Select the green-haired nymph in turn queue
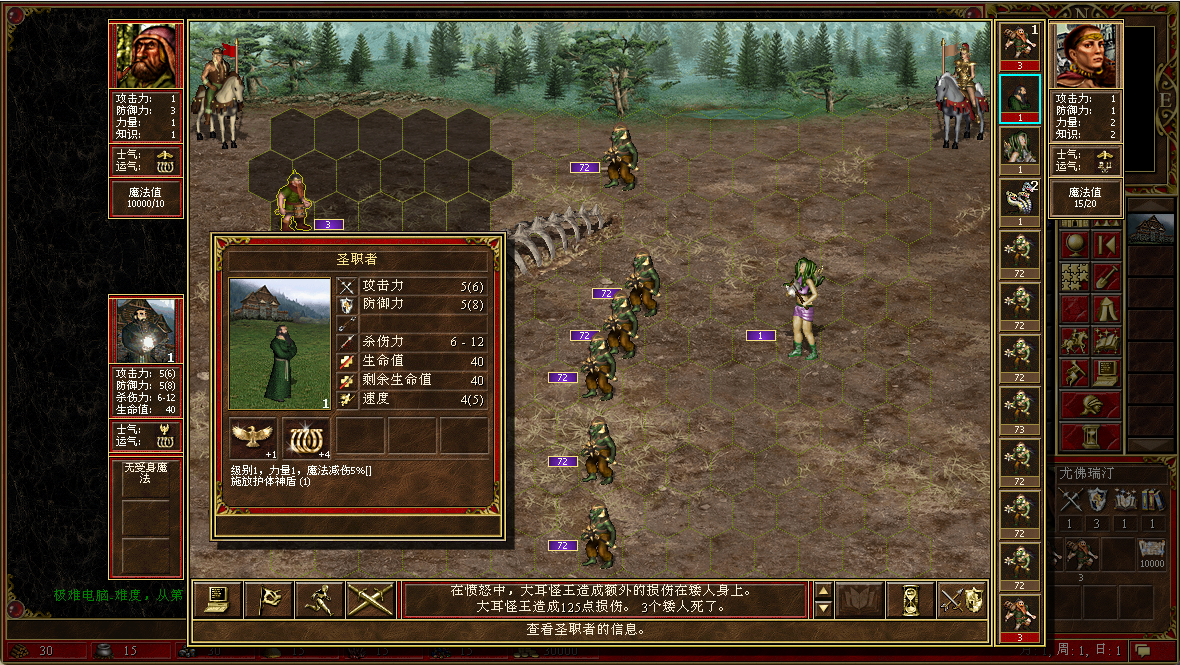 point(1020,149)
